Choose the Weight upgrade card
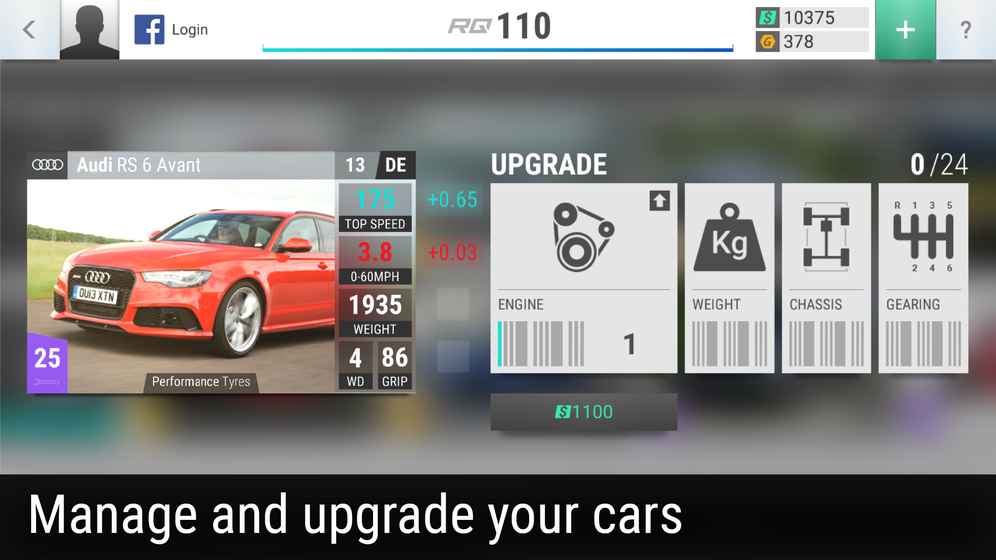This screenshot has width=996, height=560. (x=729, y=278)
